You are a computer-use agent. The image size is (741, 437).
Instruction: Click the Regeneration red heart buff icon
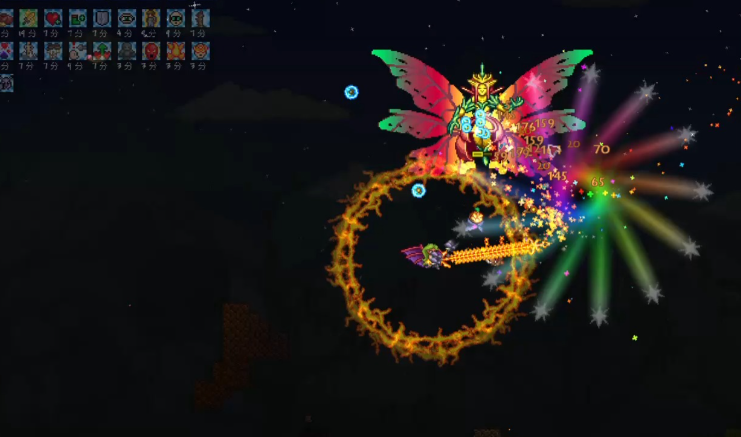tap(53, 18)
